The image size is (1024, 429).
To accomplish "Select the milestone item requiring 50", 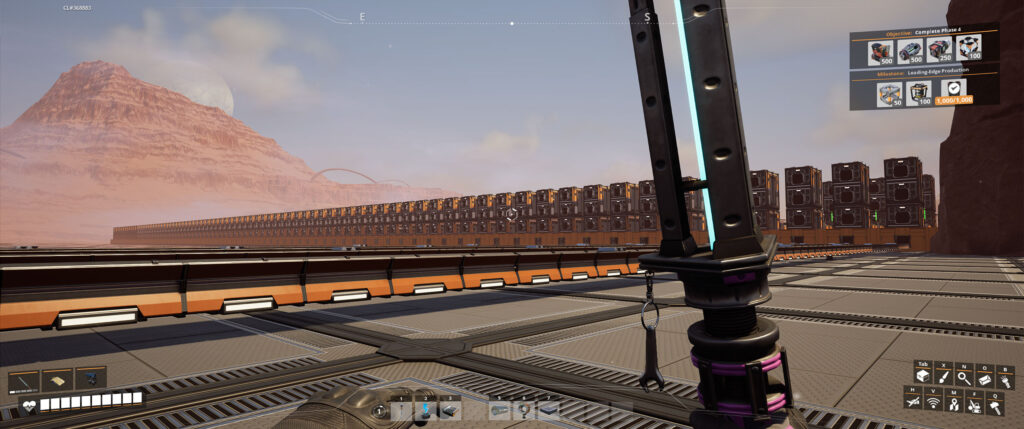I will click(x=888, y=93).
